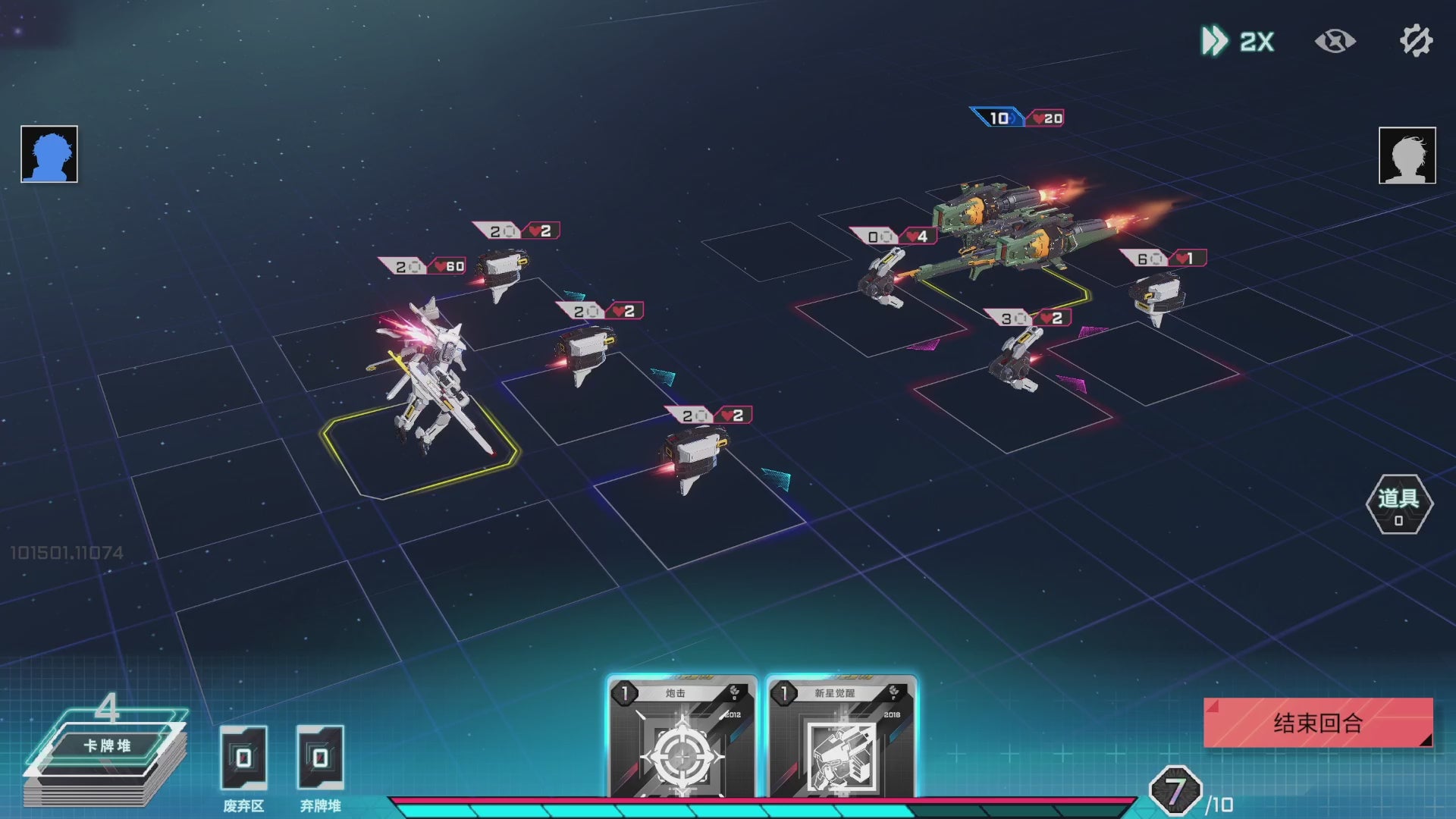
Task: View the 弃牌堆 discard pile
Action: (x=320, y=758)
